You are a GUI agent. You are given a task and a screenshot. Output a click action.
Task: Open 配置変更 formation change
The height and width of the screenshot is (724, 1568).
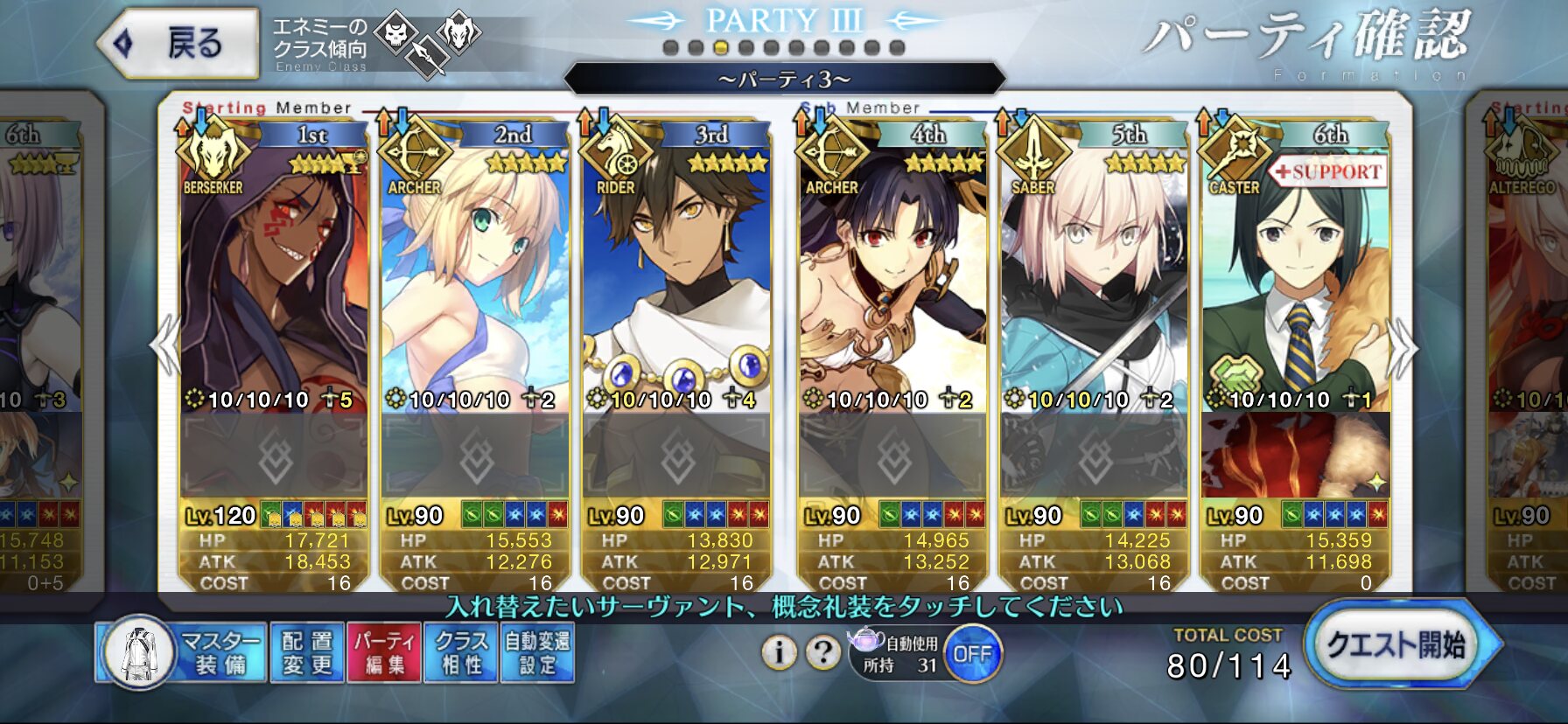coord(307,653)
